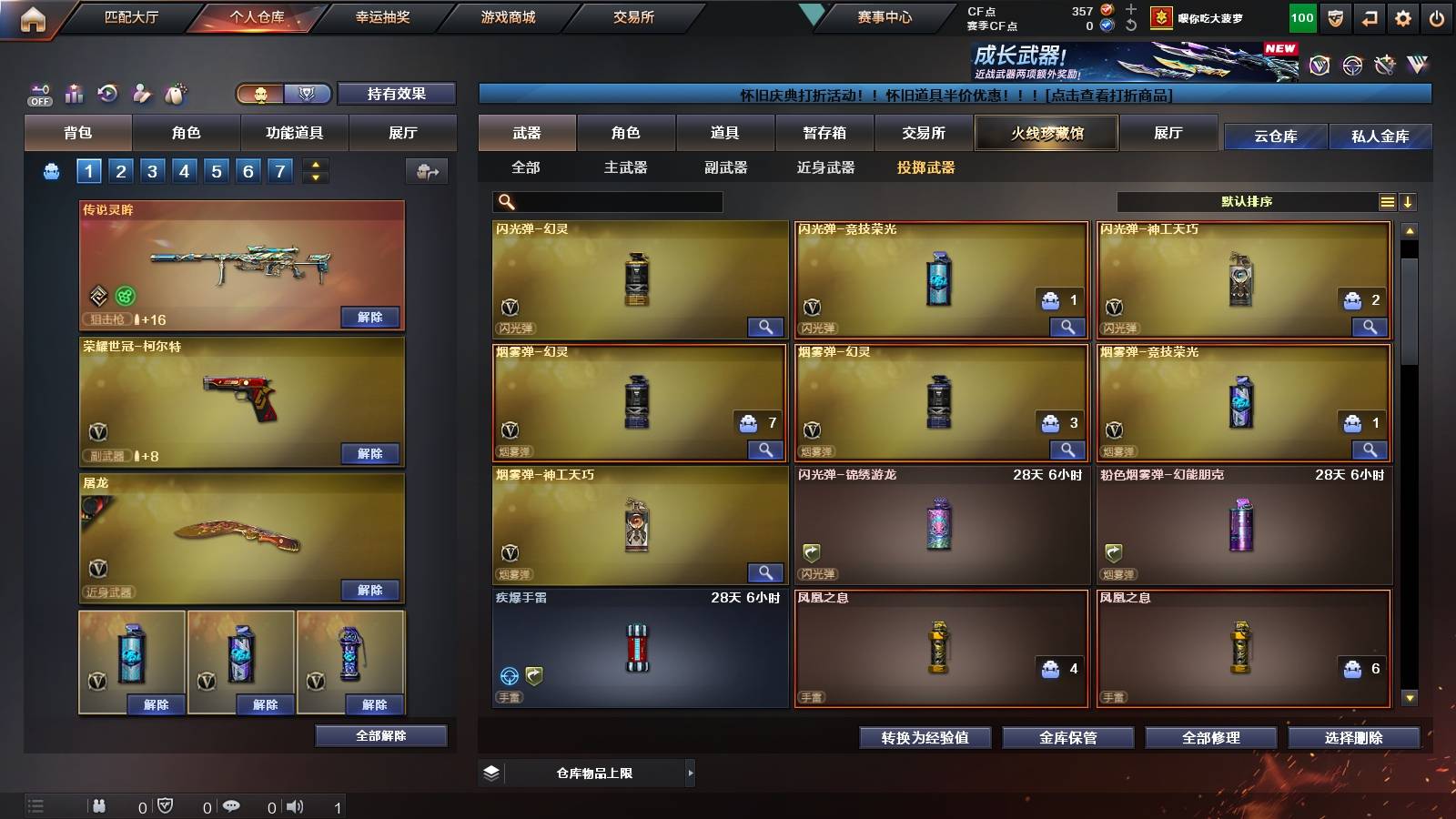Switch to trophy view in character/trophy toggle
Image resolution: width=1456 pixels, height=819 pixels.
point(308,95)
